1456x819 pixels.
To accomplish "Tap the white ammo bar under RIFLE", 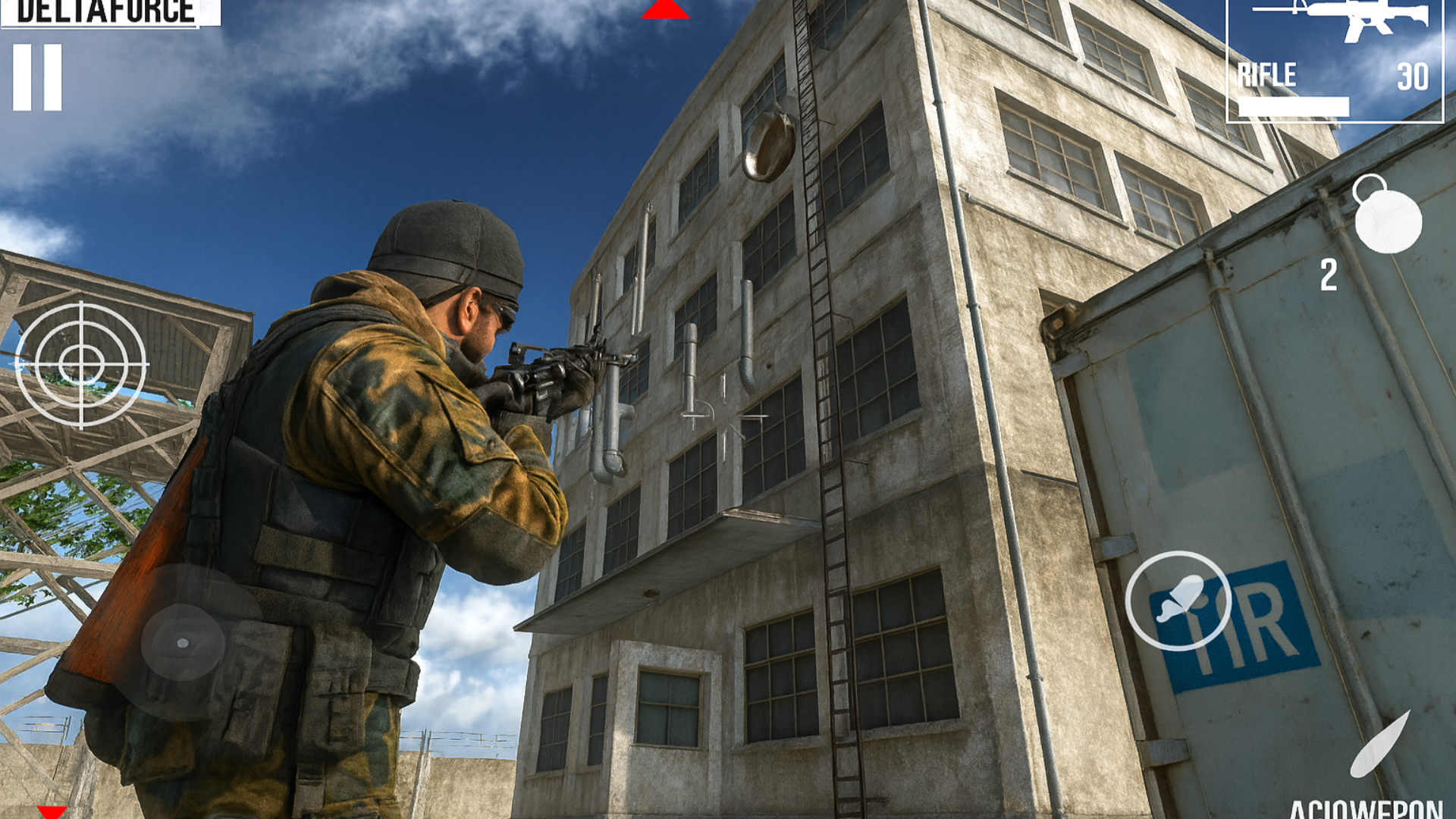I will pos(1293,106).
